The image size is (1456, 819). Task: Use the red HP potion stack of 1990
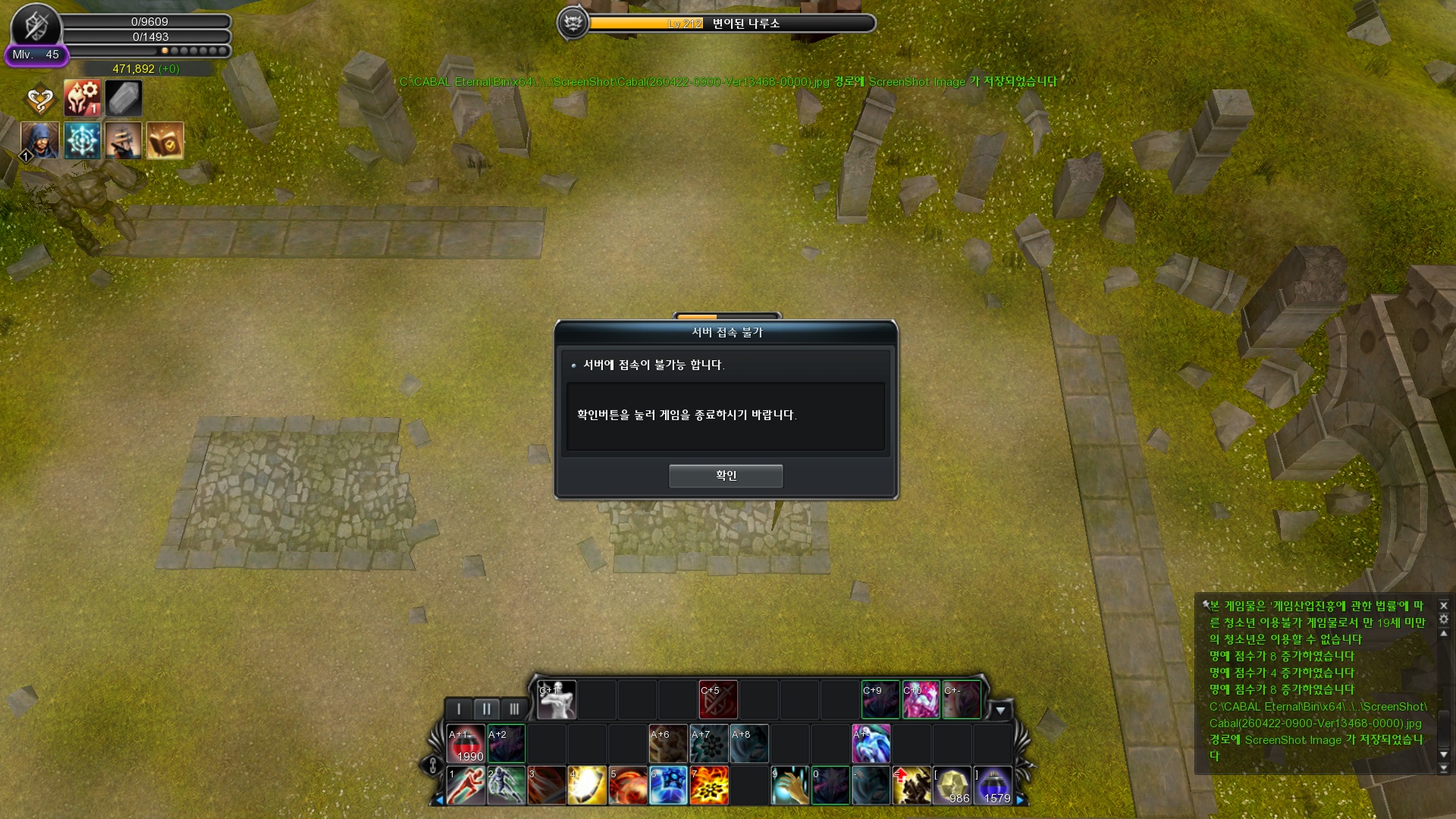[x=466, y=744]
